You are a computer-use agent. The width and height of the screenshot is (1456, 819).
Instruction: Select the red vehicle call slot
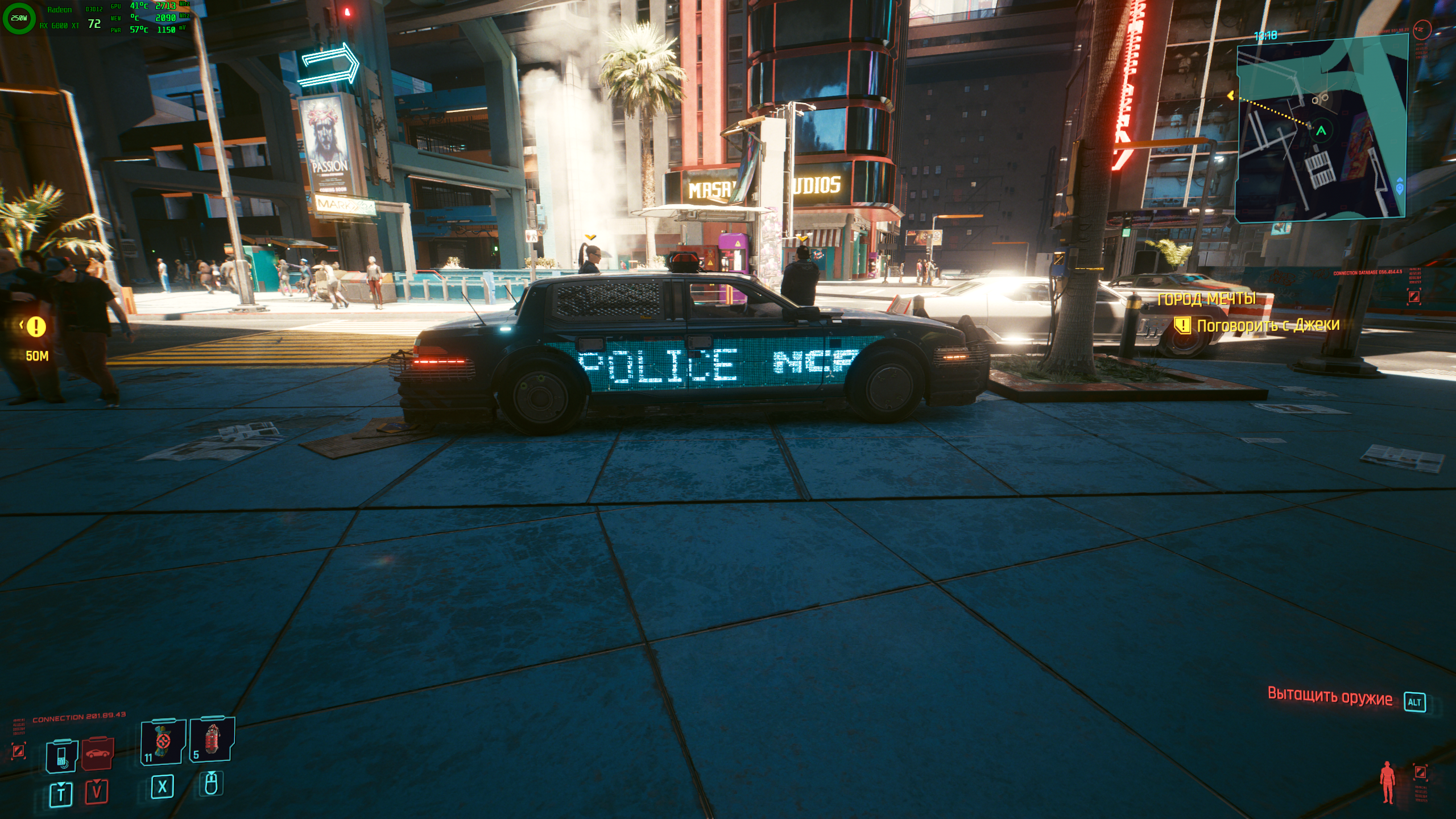click(97, 754)
